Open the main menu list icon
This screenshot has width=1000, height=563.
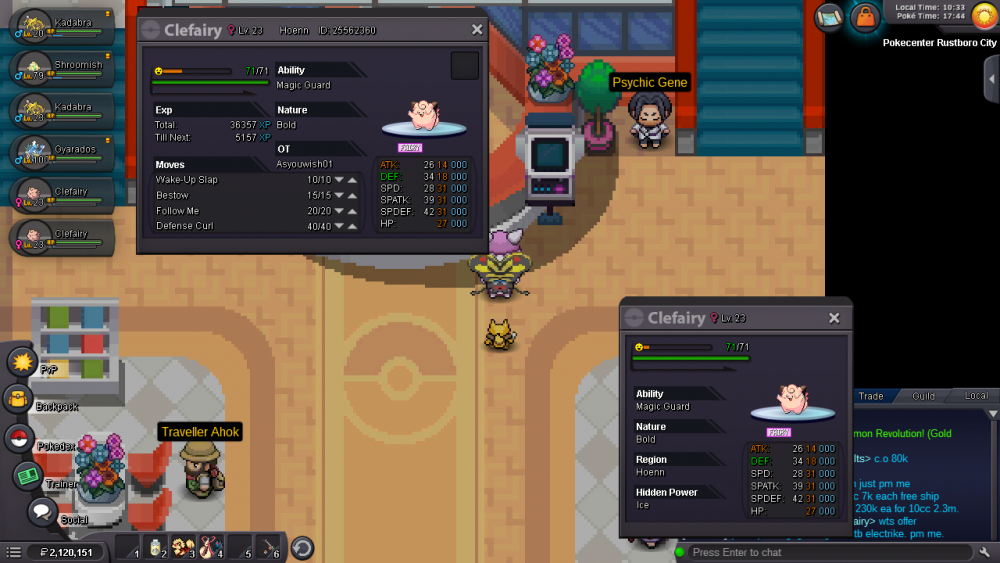click(x=13, y=552)
